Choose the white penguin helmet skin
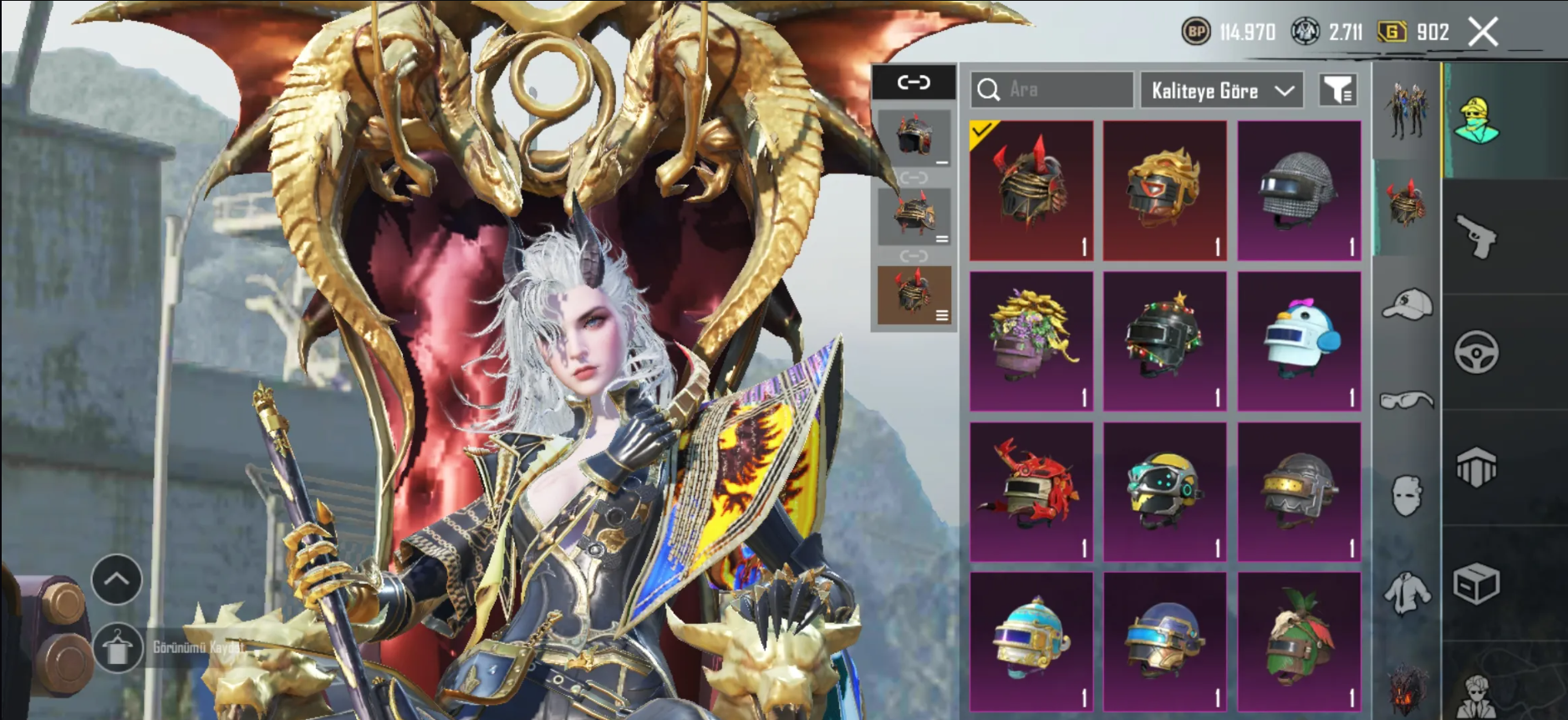Viewport: 1568px width, 720px height. coord(1299,340)
